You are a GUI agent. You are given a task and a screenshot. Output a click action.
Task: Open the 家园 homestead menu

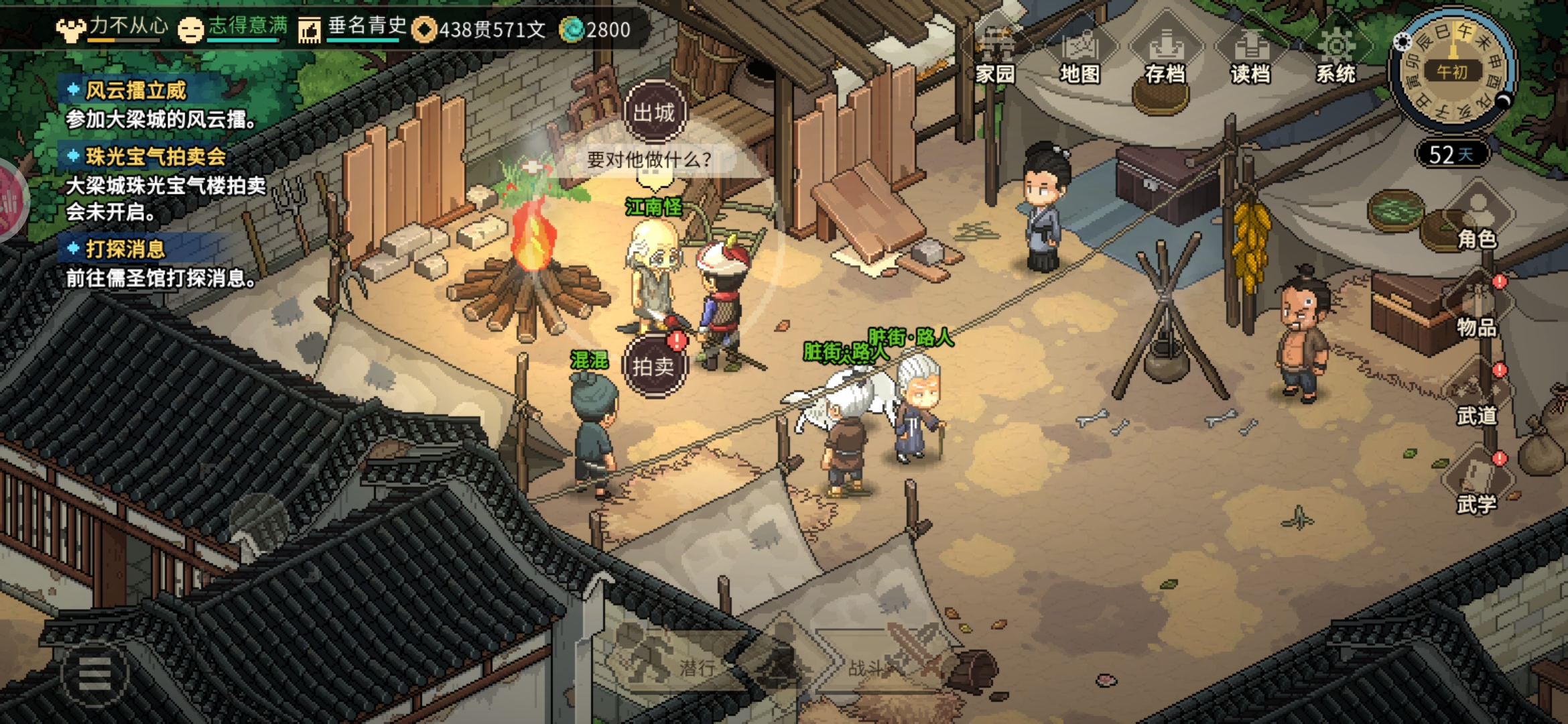coord(995,55)
